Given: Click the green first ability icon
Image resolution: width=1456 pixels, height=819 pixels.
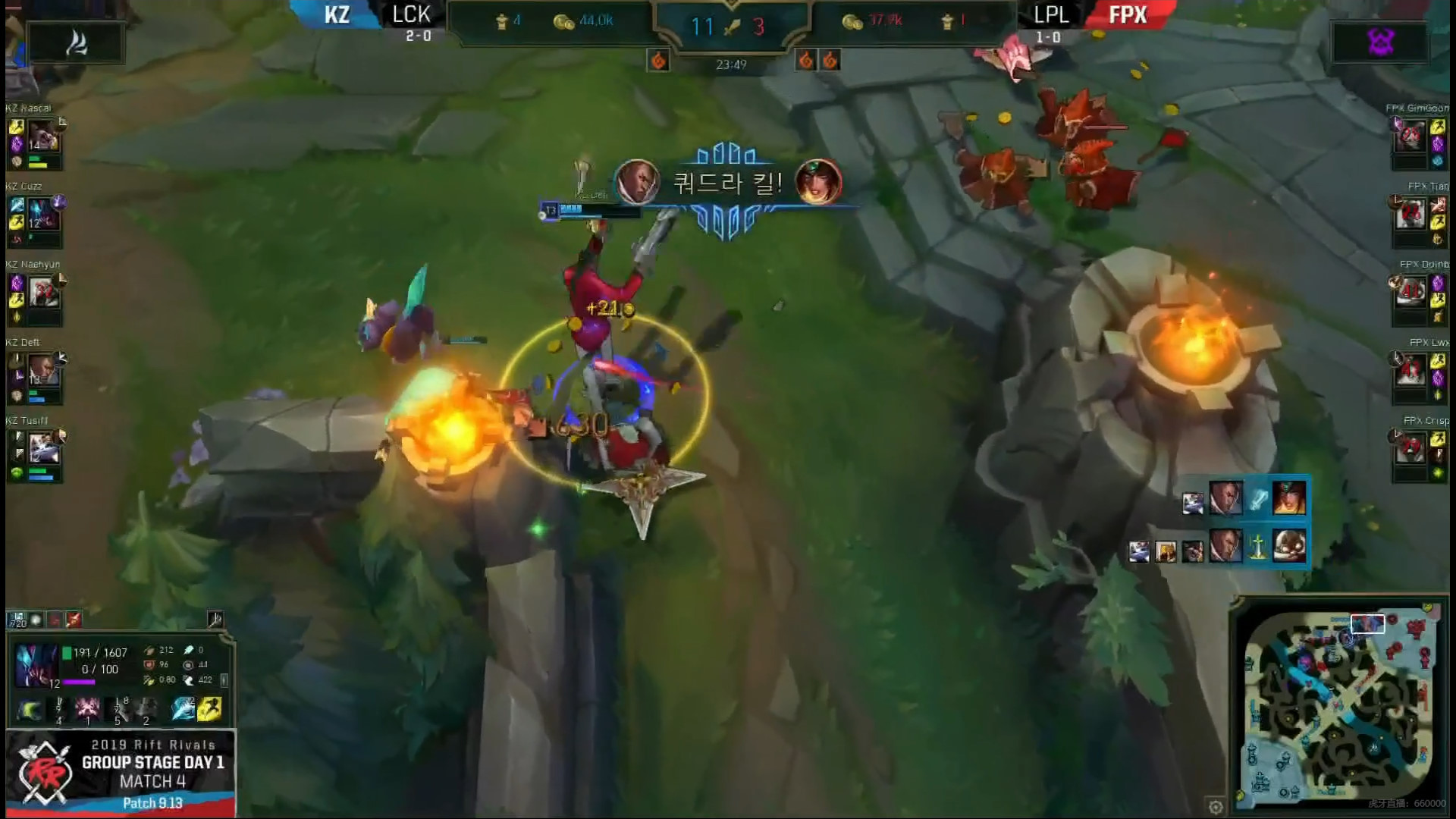Looking at the screenshot, I should tap(30, 710).
